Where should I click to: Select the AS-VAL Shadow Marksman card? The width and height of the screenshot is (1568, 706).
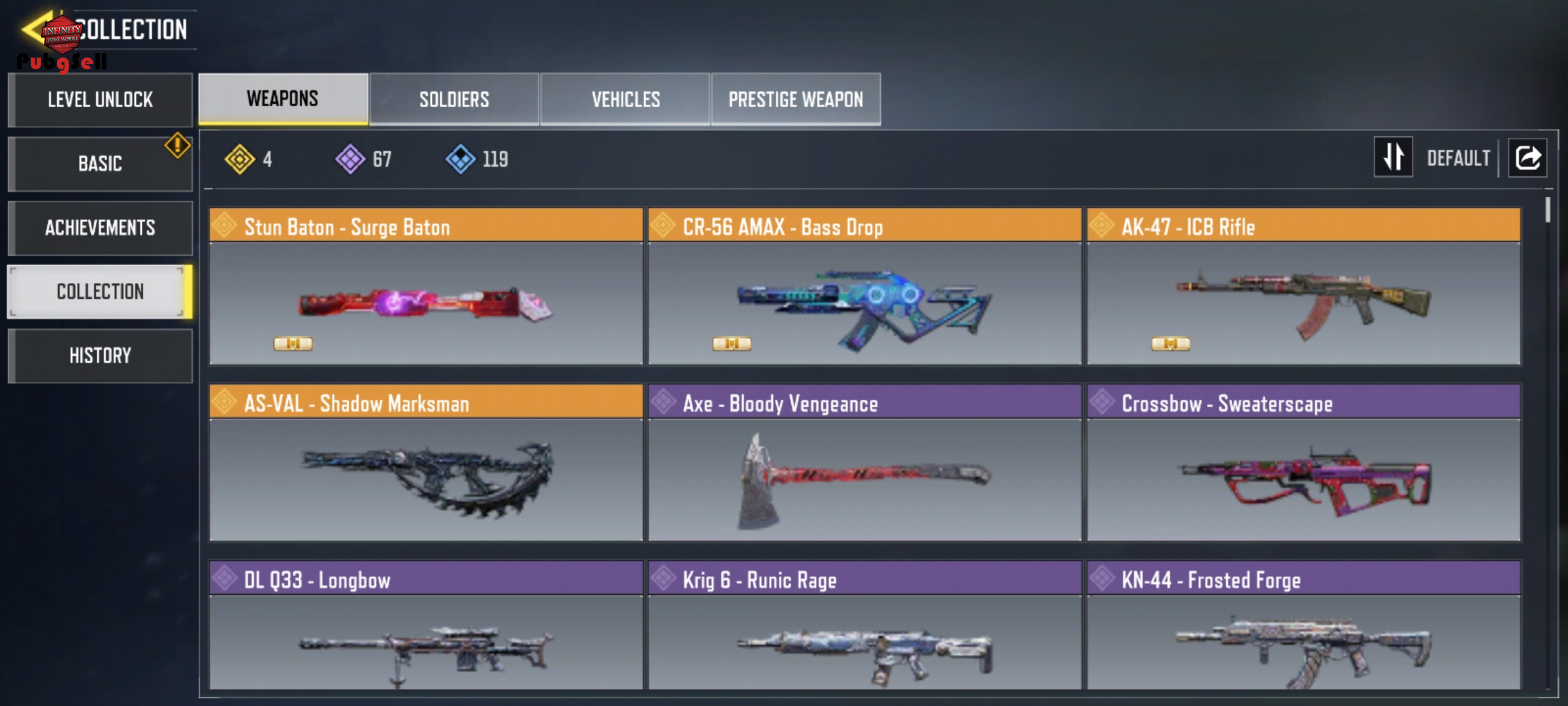[426, 463]
